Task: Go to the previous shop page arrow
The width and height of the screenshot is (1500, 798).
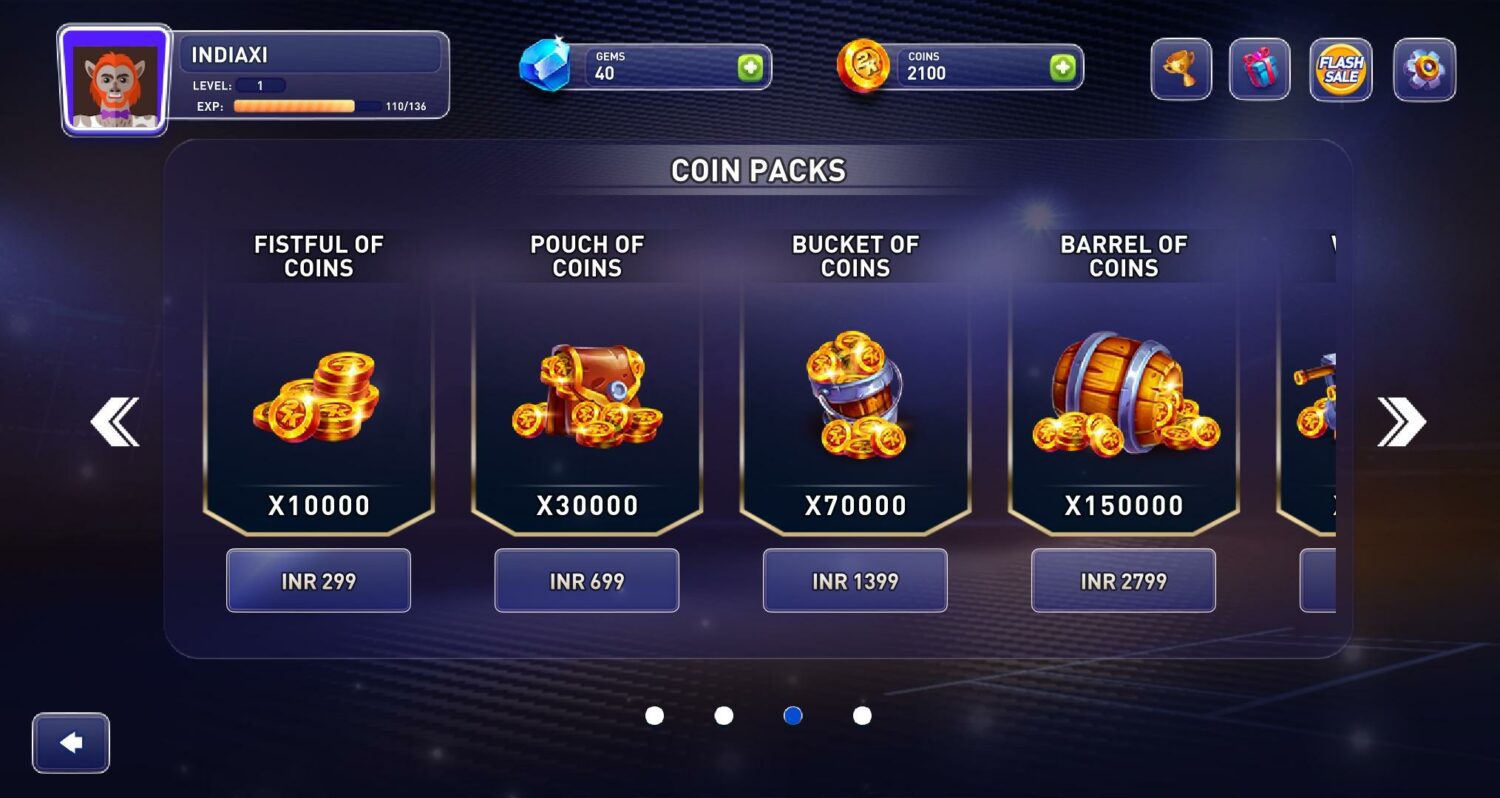Action: pos(115,422)
